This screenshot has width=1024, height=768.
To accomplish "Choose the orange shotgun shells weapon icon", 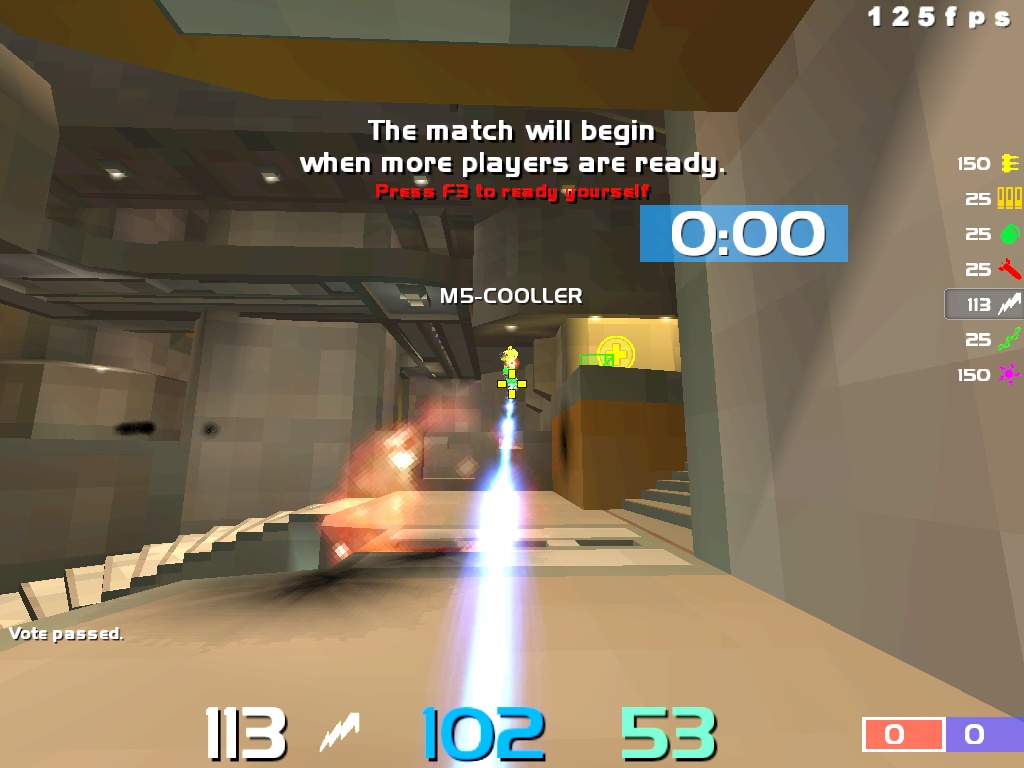I will point(1009,199).
